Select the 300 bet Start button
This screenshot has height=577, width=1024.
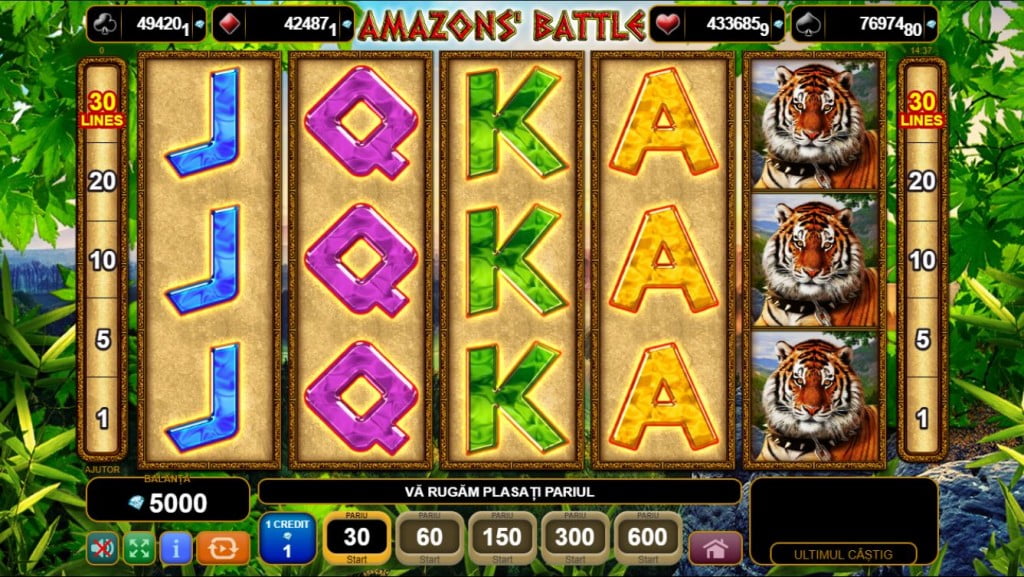coord(575,538)
